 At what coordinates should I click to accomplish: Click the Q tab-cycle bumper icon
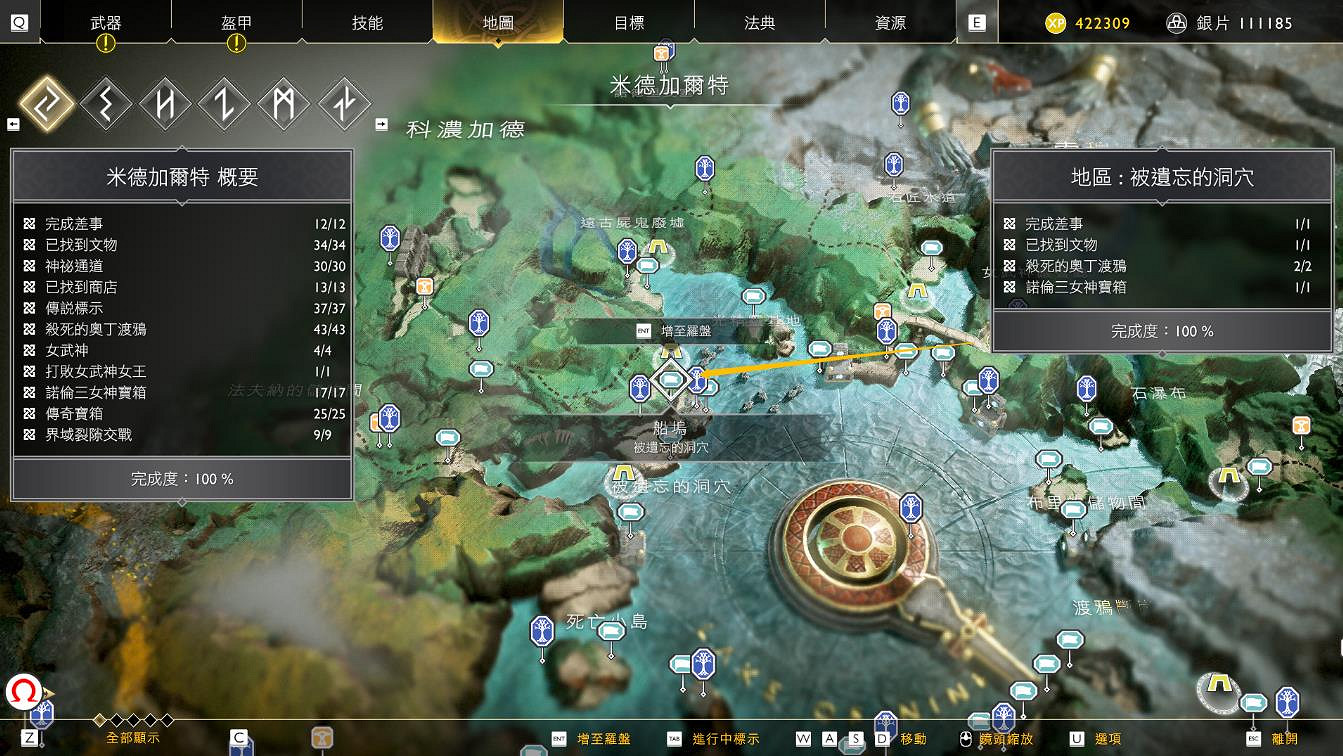(x=18, y=22)
